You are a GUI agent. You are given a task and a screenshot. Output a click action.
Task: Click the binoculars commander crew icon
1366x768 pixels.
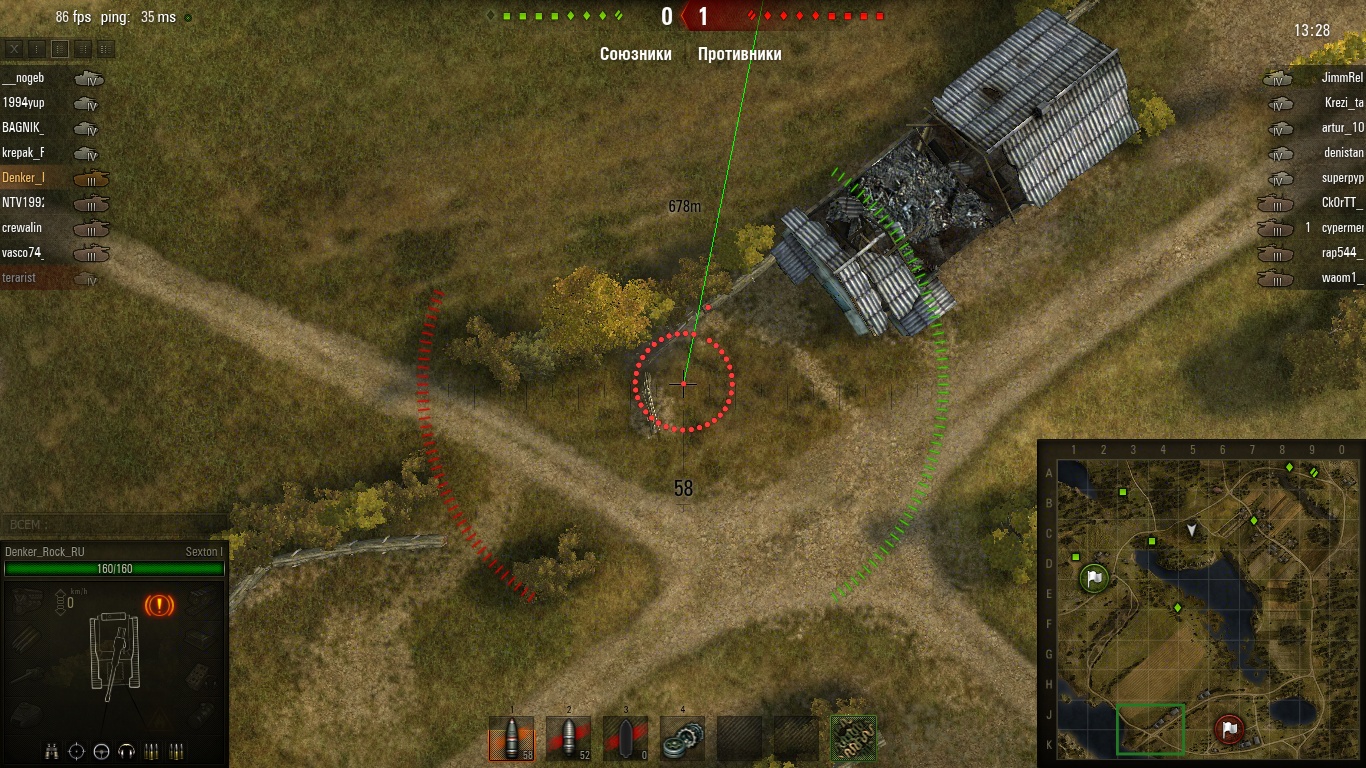click(x=52, y=751)
